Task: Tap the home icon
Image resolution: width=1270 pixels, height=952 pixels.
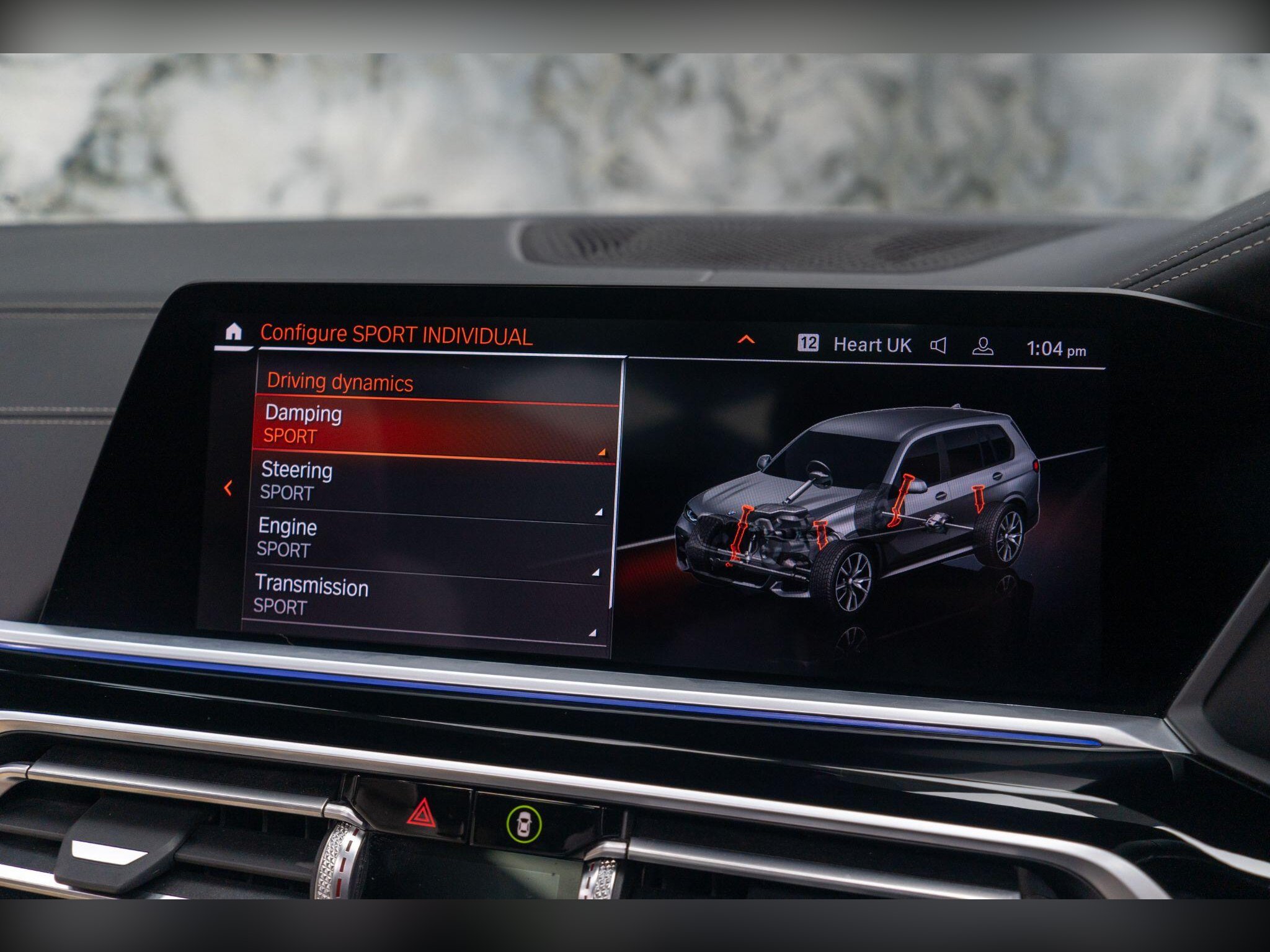Action: click(x=233, y=333)
